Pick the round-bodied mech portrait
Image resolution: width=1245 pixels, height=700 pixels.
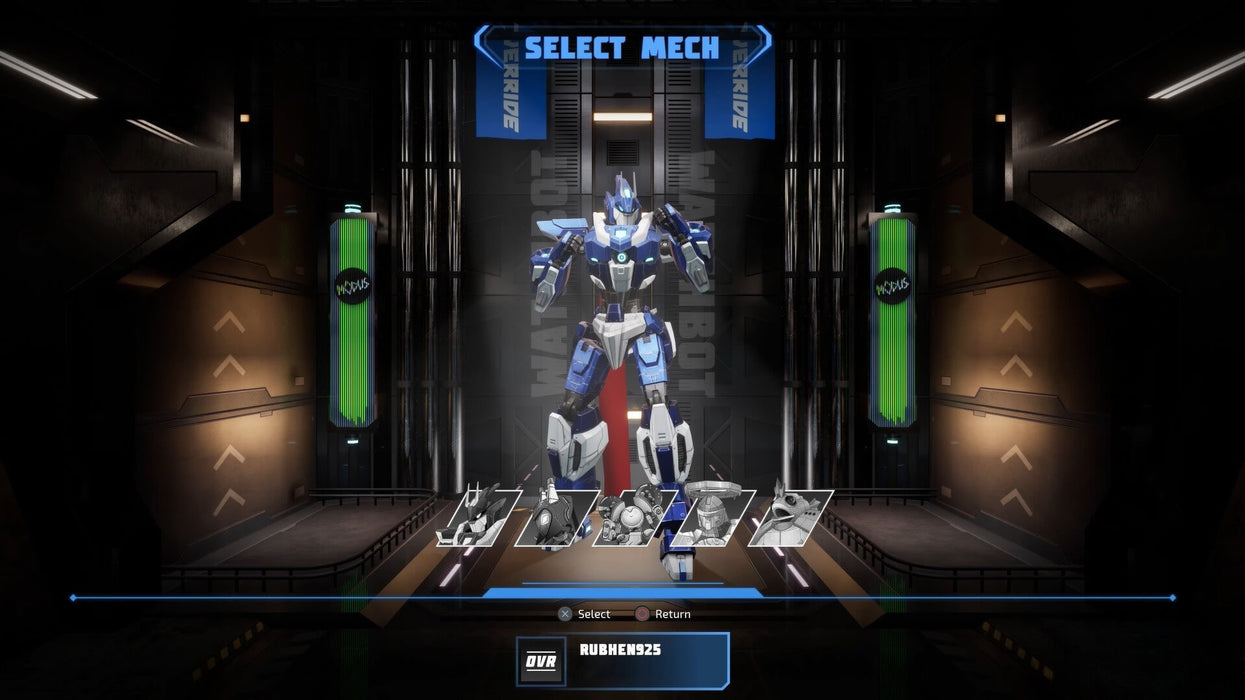pos(634,516)
